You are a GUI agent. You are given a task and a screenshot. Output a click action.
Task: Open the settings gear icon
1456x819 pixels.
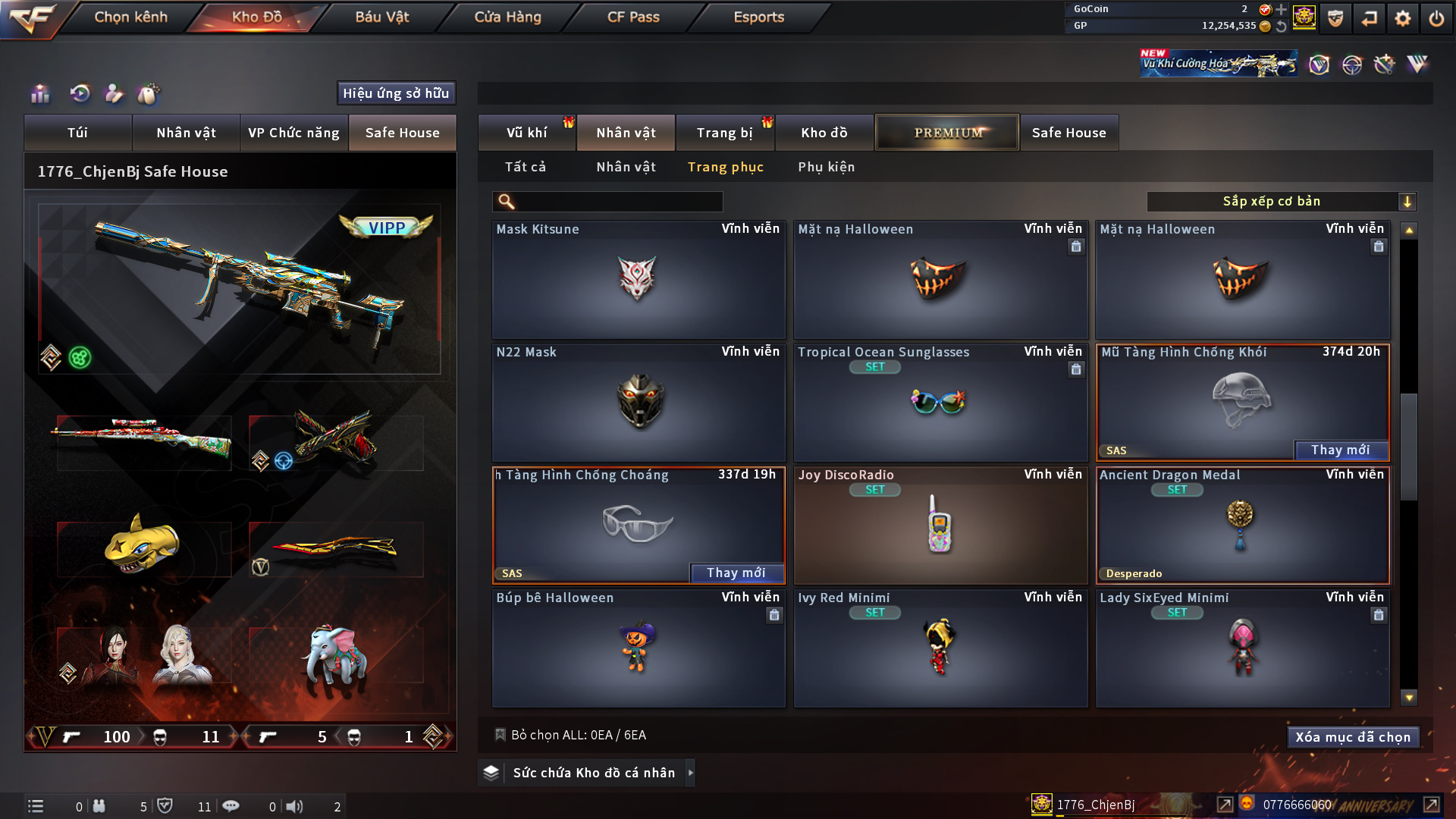1402,18
